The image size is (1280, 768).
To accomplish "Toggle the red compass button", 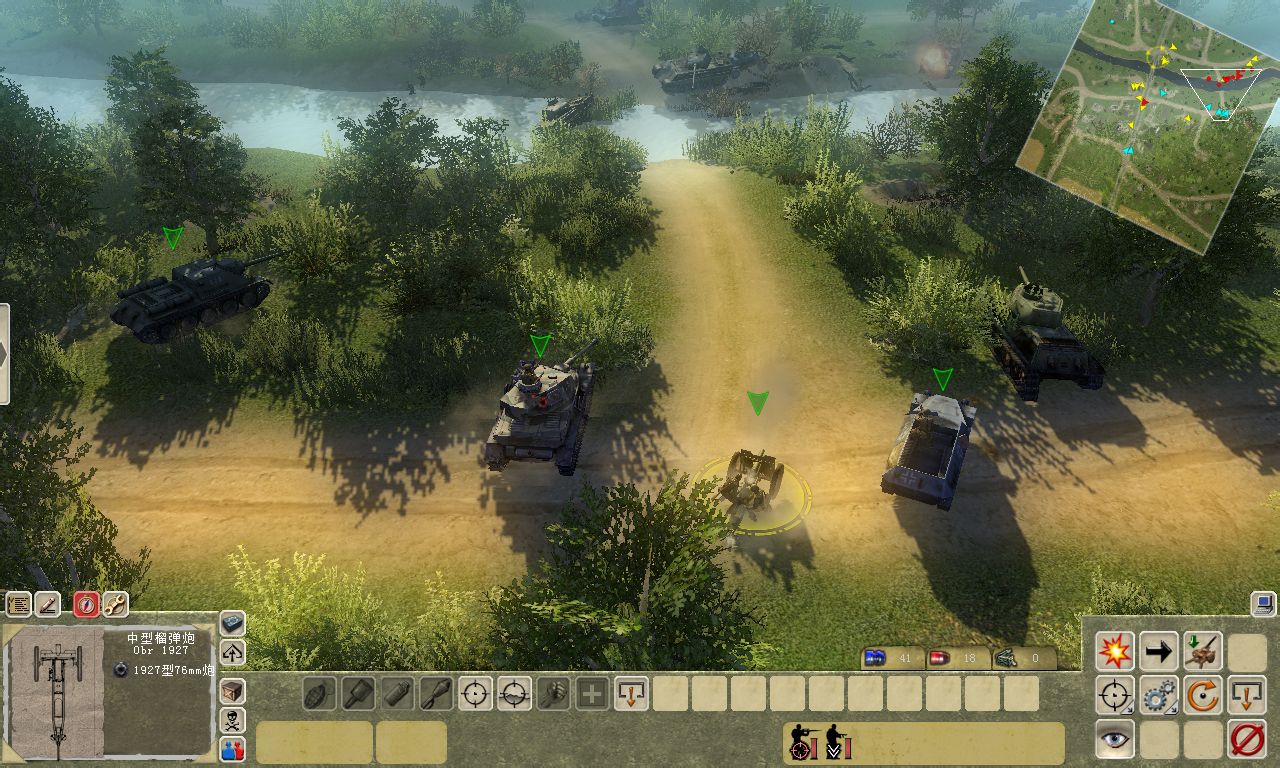I will (x=87, y=604).
